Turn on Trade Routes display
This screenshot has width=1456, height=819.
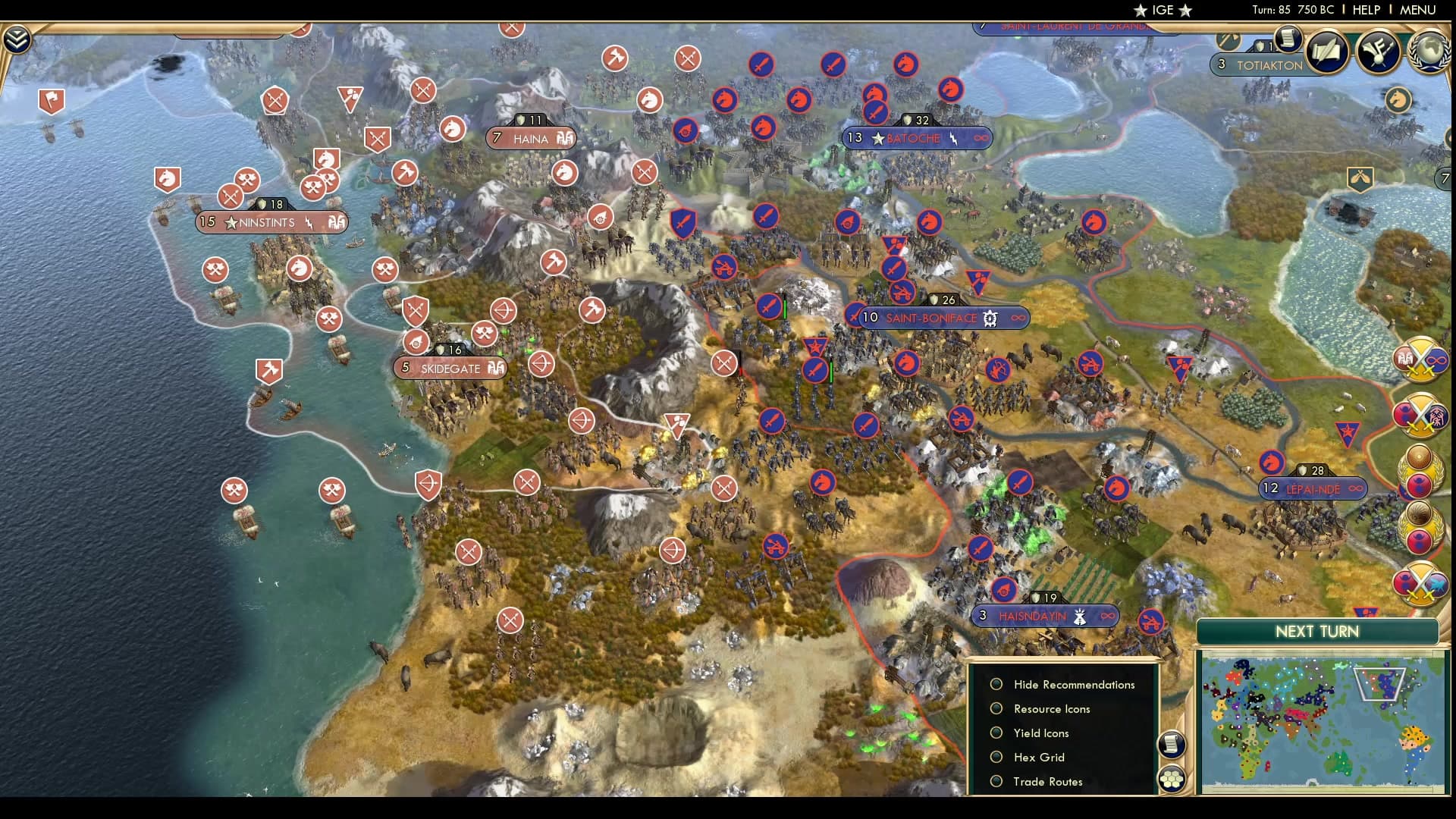tap(996, 781)
